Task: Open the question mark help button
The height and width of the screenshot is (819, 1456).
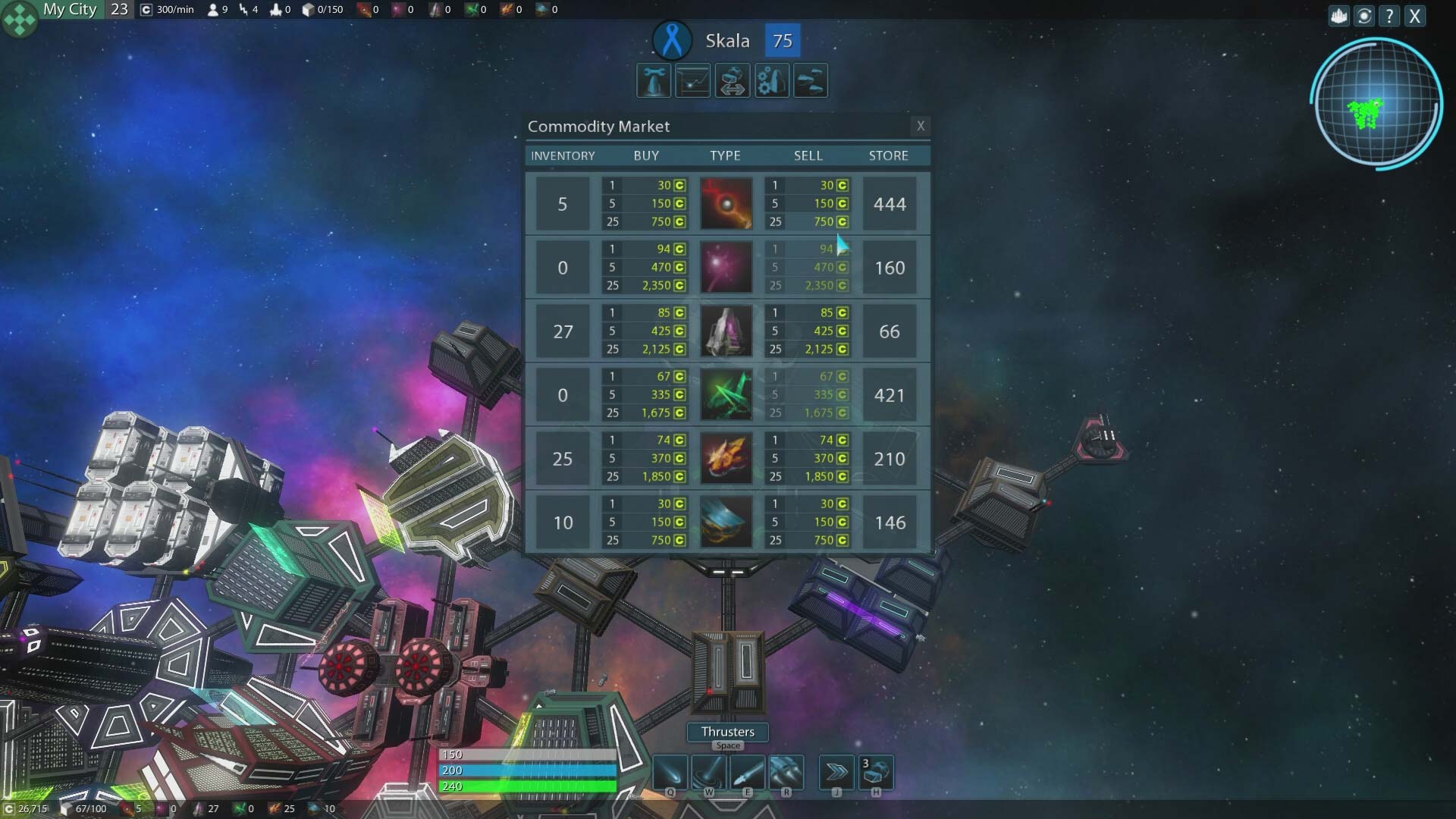Action: (x=1389, y=16)
